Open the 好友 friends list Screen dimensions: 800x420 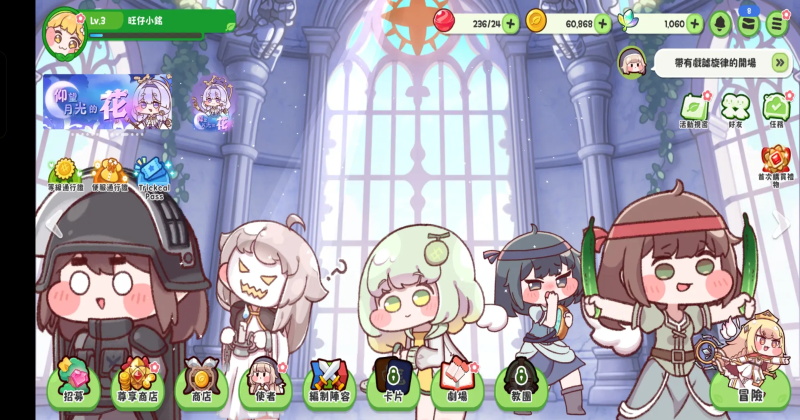click(x=735, y=108)
